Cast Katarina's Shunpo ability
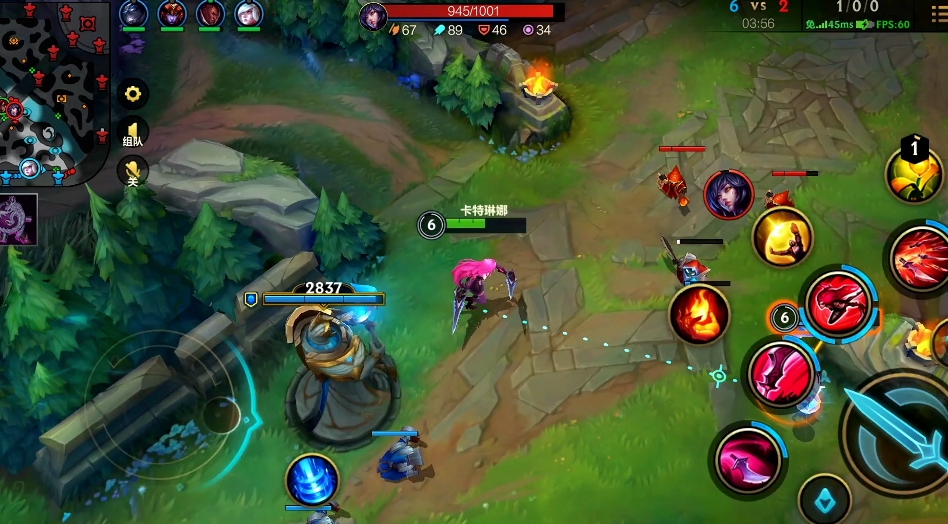Screen dimensions: 948x524 pos(838,301)
